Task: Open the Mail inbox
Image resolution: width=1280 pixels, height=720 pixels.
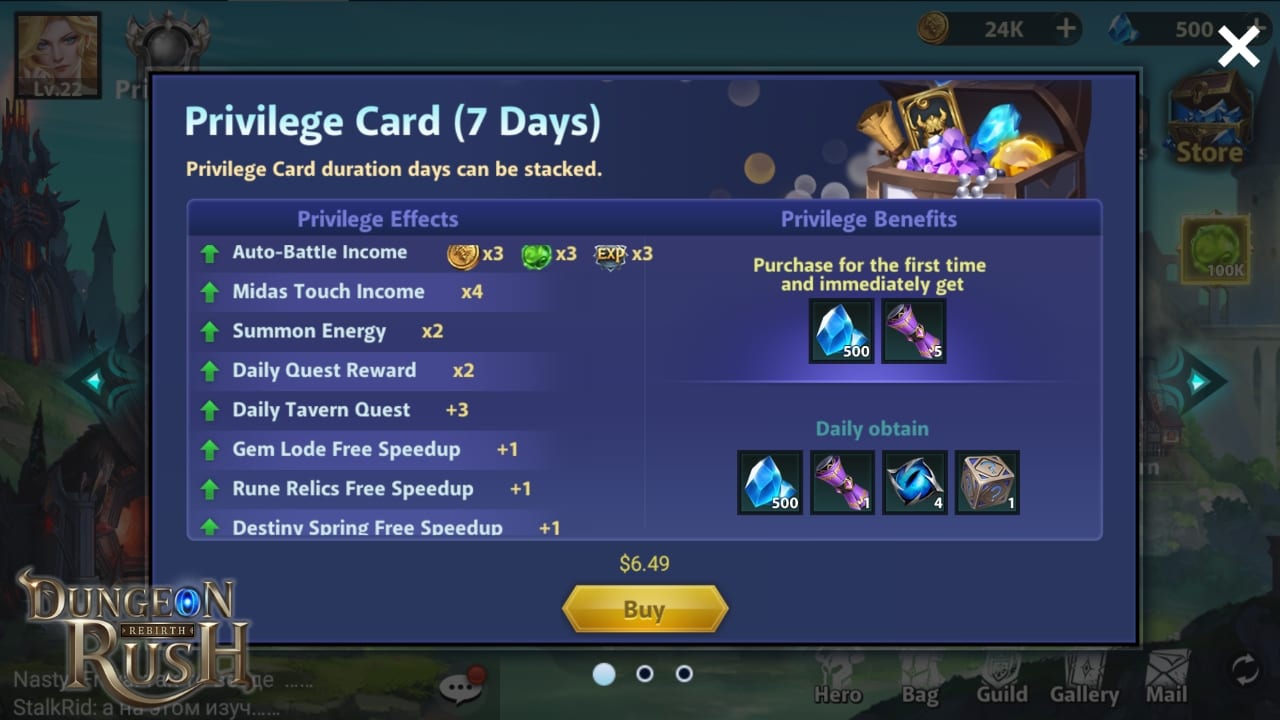Action: click(x=1166, y=678)
